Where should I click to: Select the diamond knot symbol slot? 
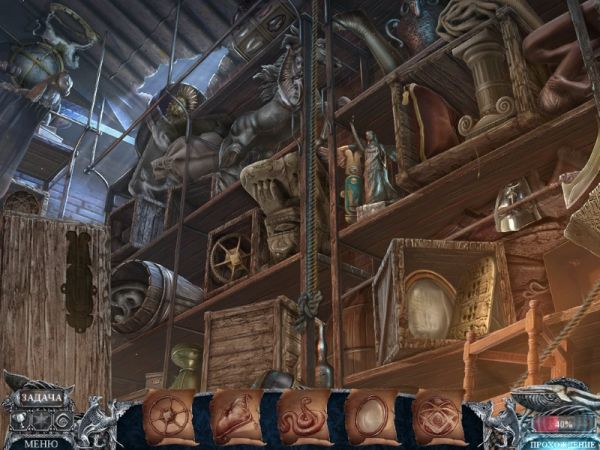pos(438,416)
